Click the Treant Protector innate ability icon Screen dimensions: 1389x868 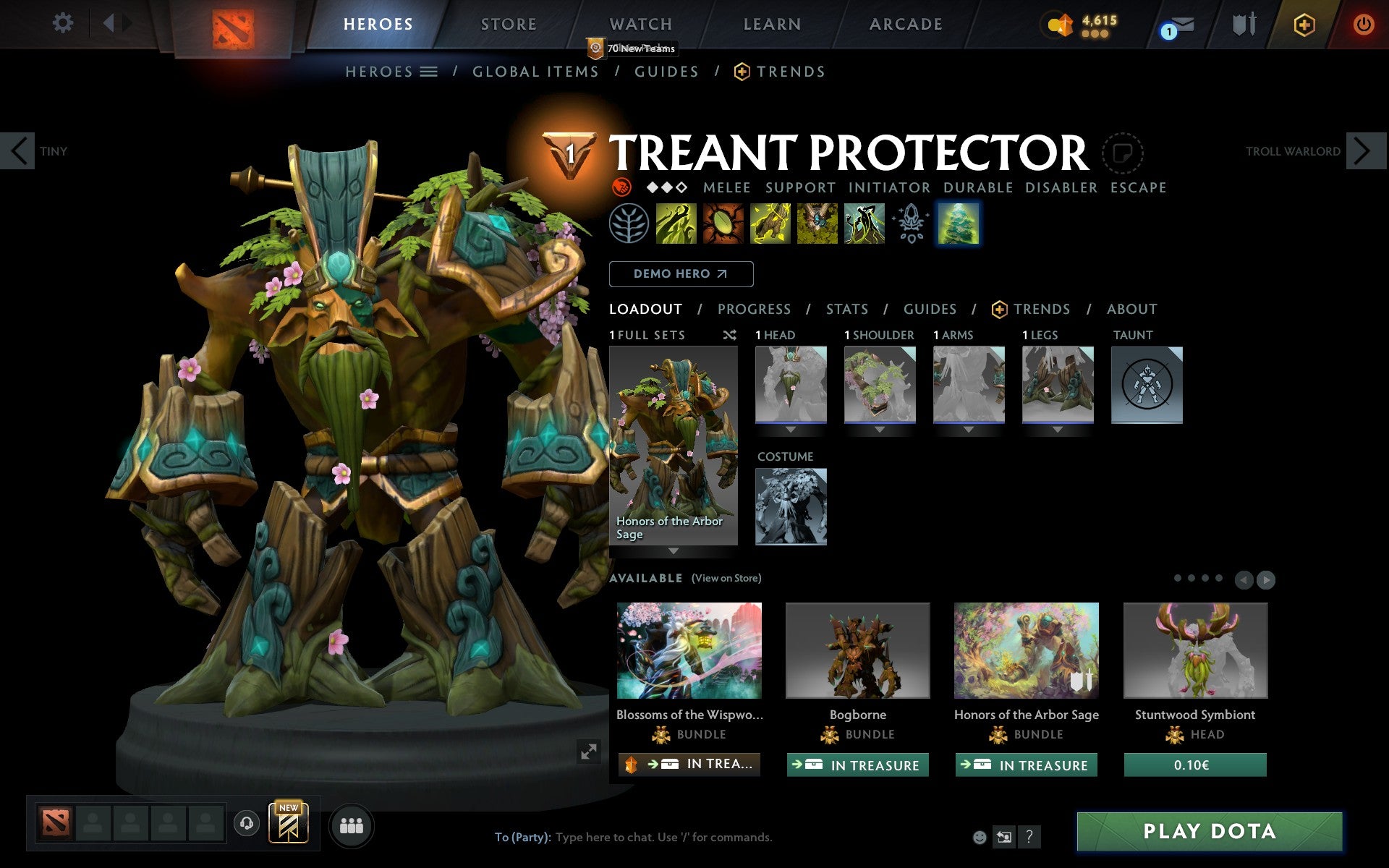631,223
